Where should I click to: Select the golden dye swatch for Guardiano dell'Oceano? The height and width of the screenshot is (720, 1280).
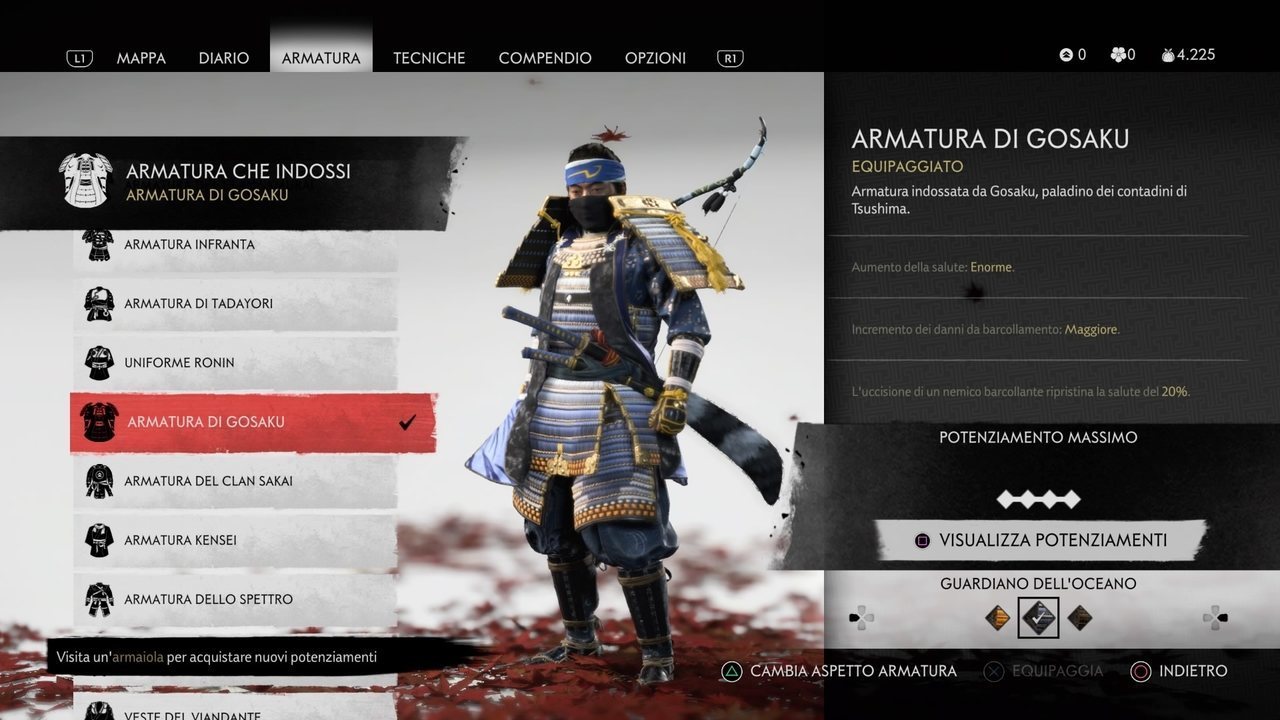pyautogui.click(x=998, y=617)
